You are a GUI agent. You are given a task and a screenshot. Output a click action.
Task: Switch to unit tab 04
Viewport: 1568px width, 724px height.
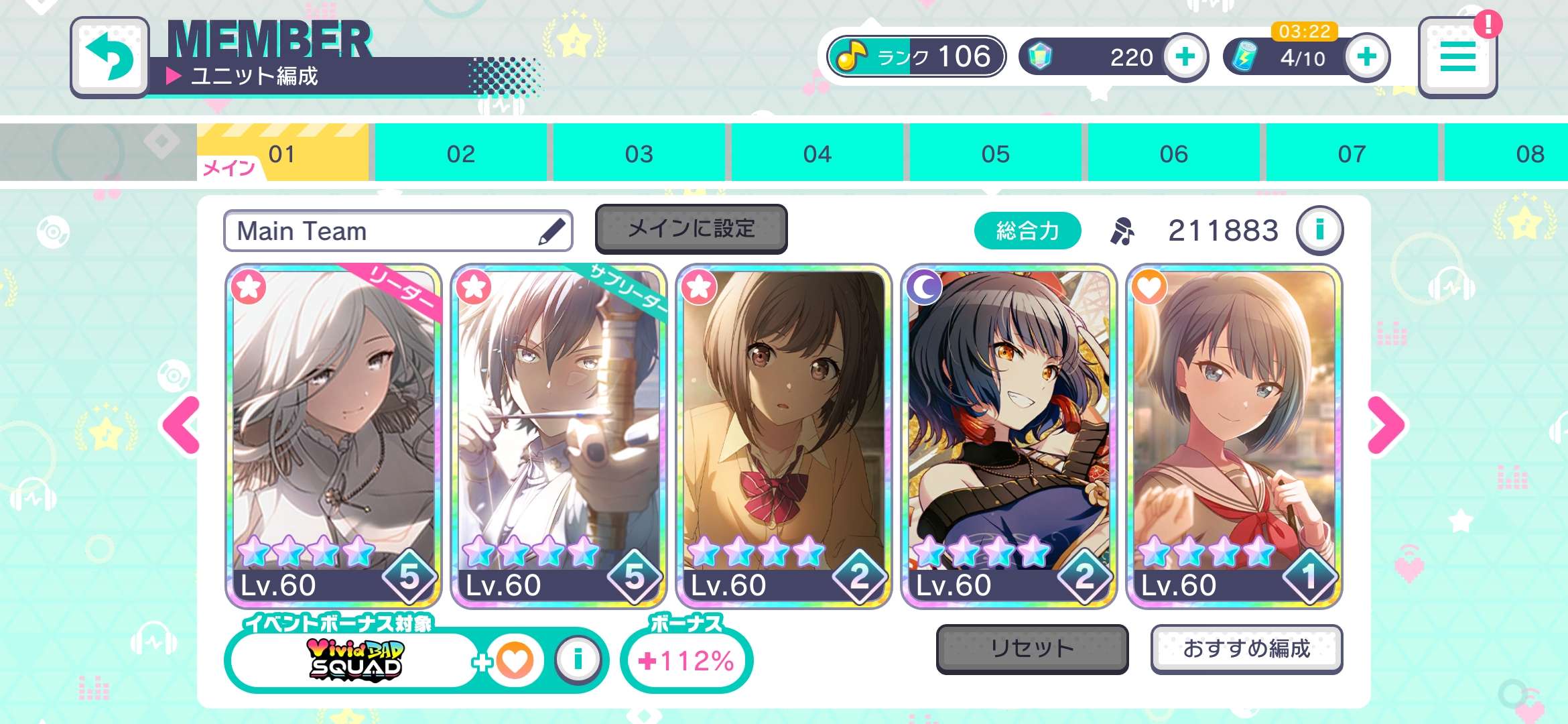817,154
